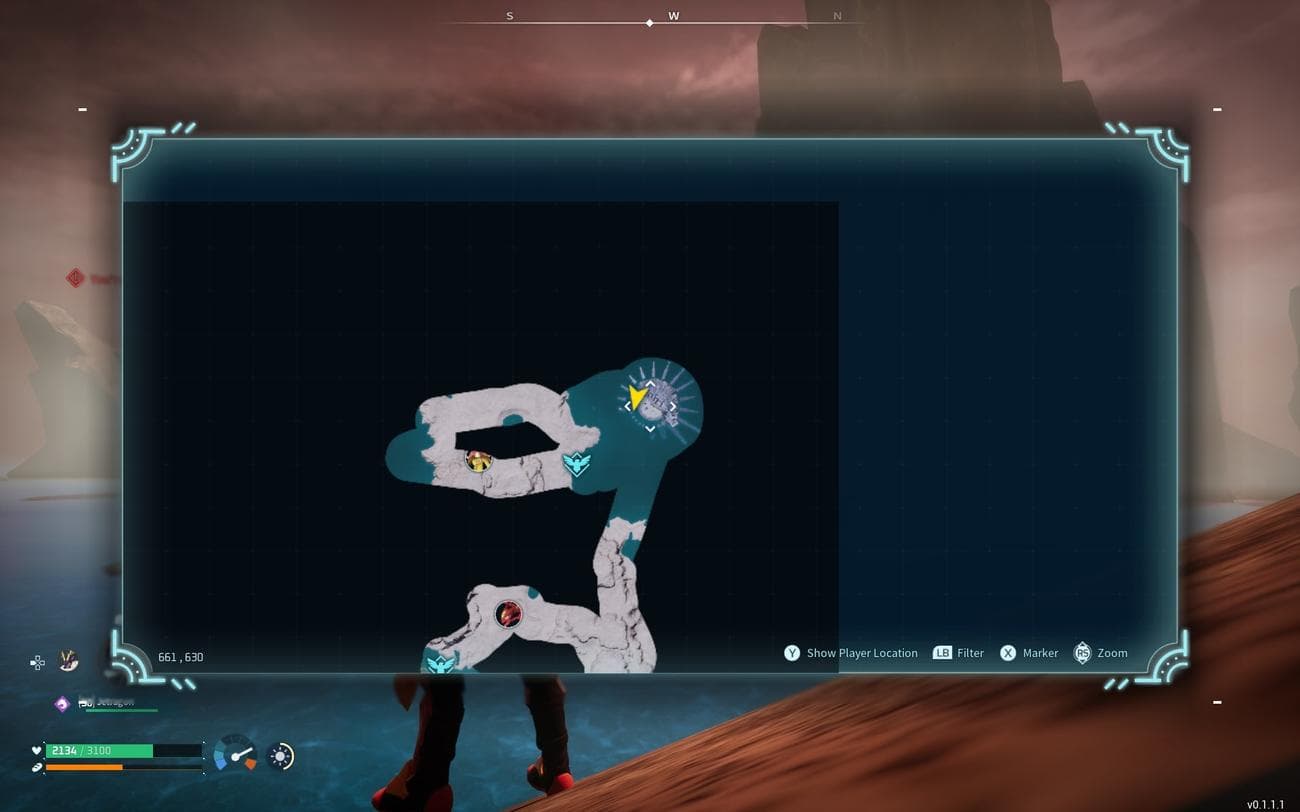Screen dimensions: 1300x812
Task: Open the map Filter option
Action: click(969, 653)
